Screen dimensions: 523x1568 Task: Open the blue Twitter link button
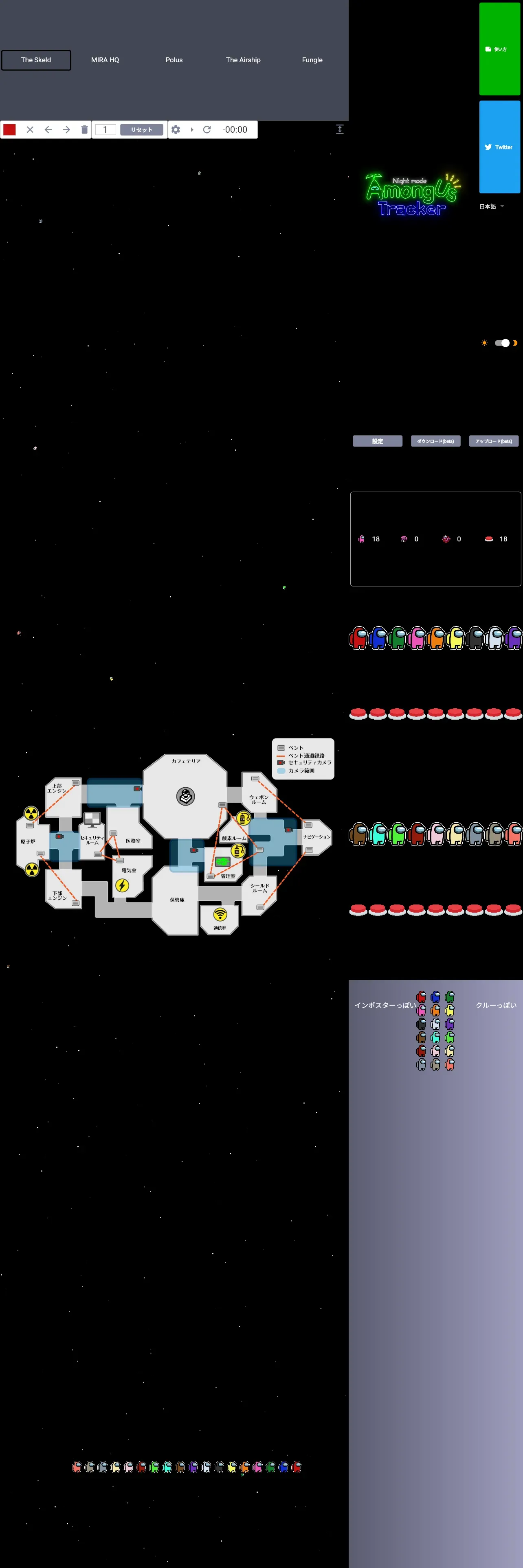(x=499, y=147)
